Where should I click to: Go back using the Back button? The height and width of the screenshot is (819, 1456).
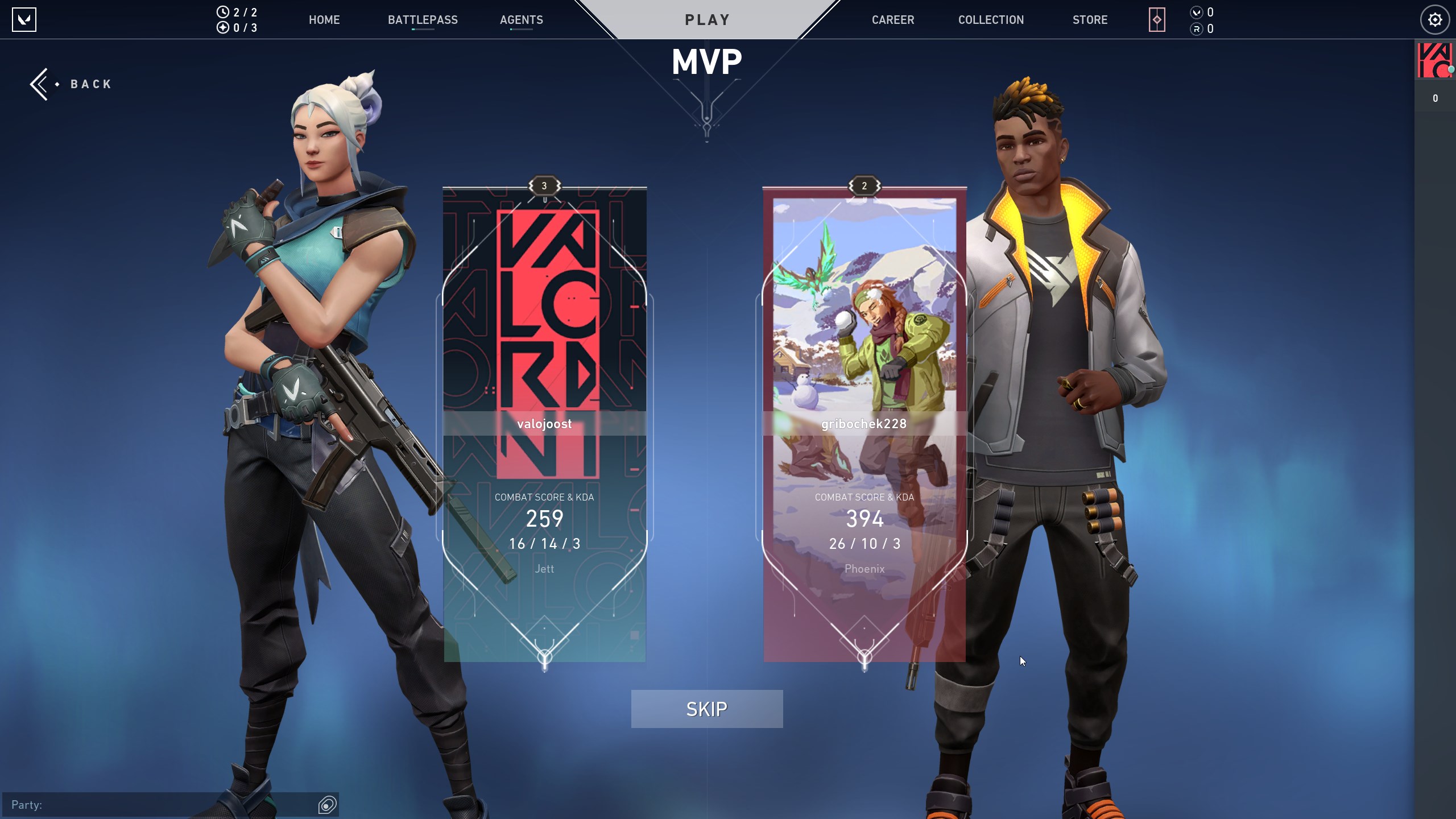[x=72, y=84]
